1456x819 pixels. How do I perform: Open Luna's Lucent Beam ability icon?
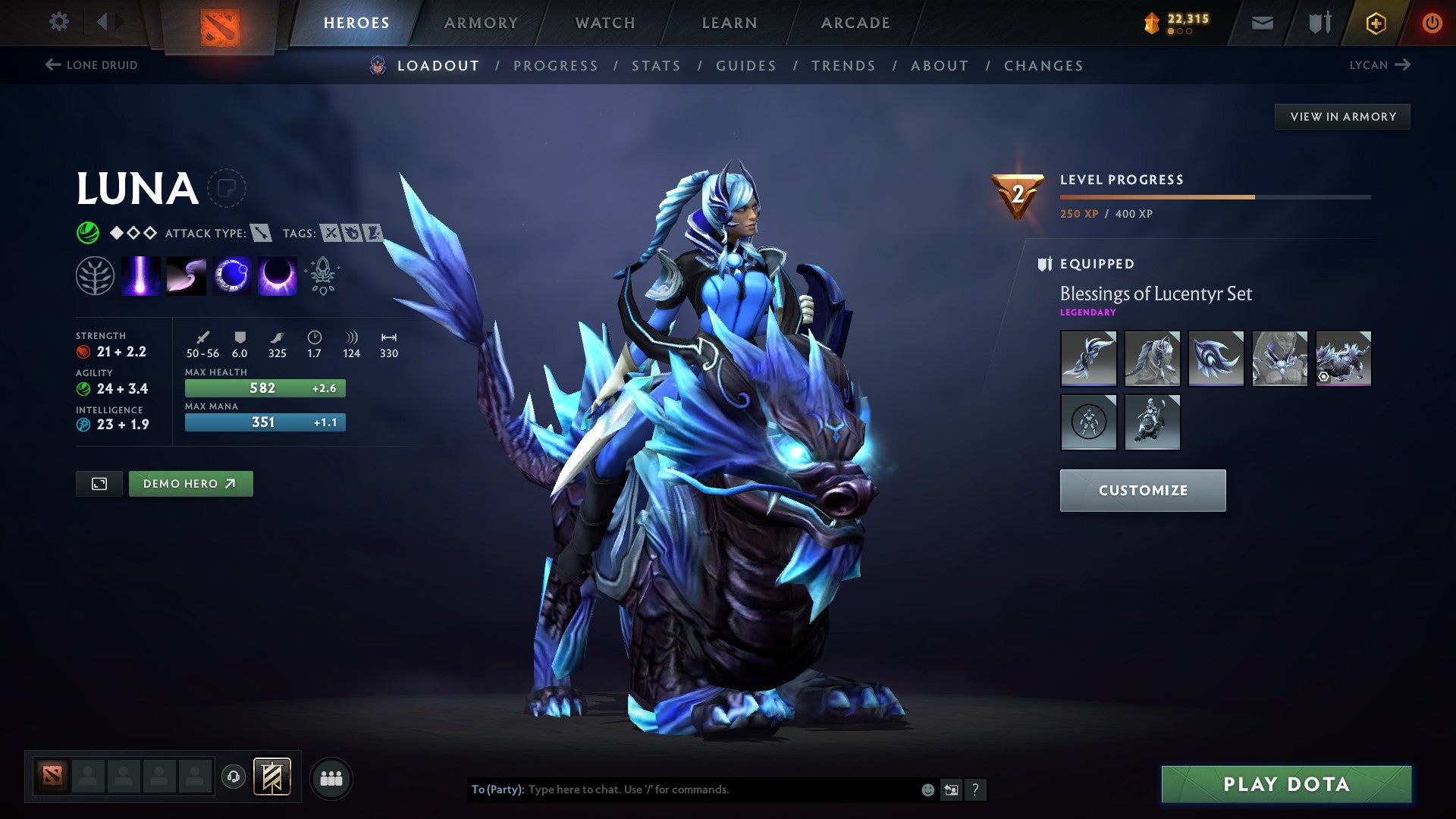point(141,275)
